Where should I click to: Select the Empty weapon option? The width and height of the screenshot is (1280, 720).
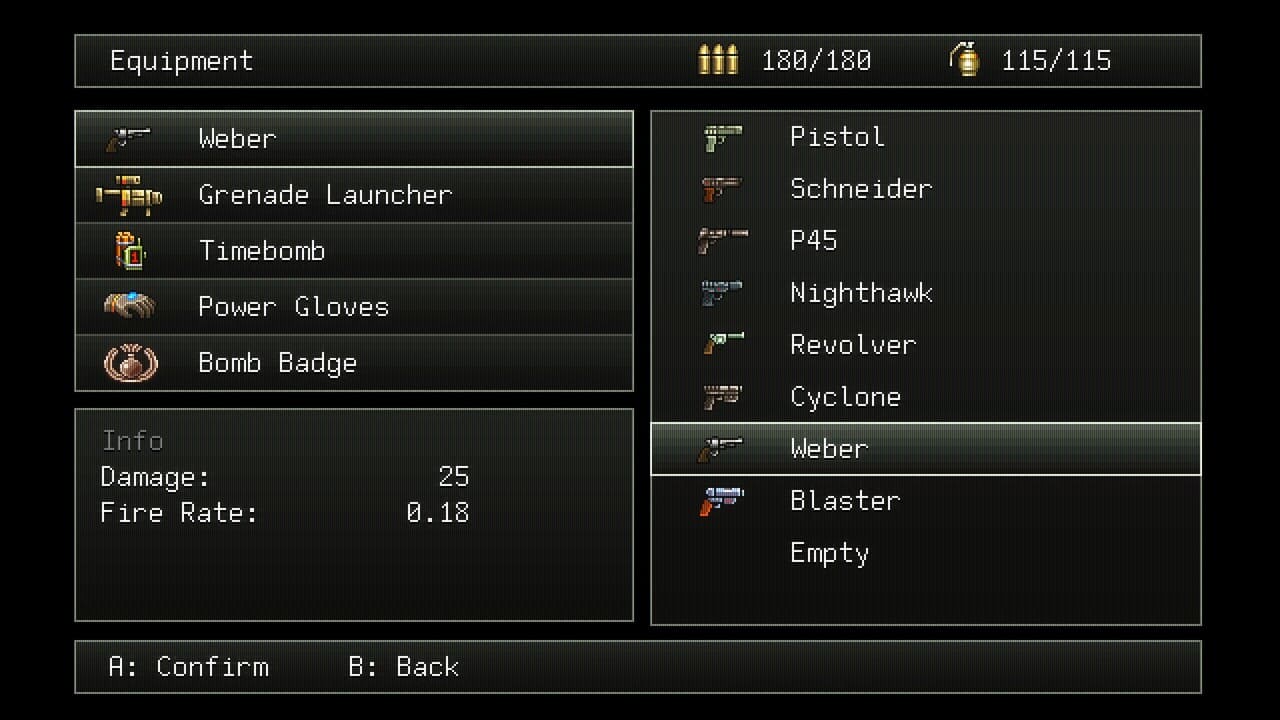[829, 553]
